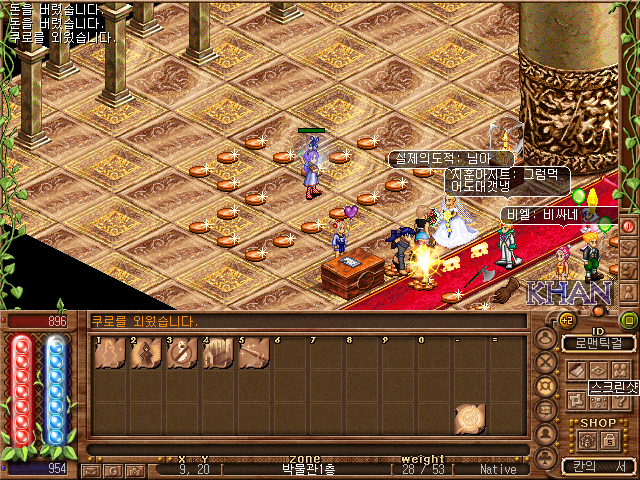Open the book icon in the menu grid
This screenshot has width=640, height=480.
[x=578, y=371]
